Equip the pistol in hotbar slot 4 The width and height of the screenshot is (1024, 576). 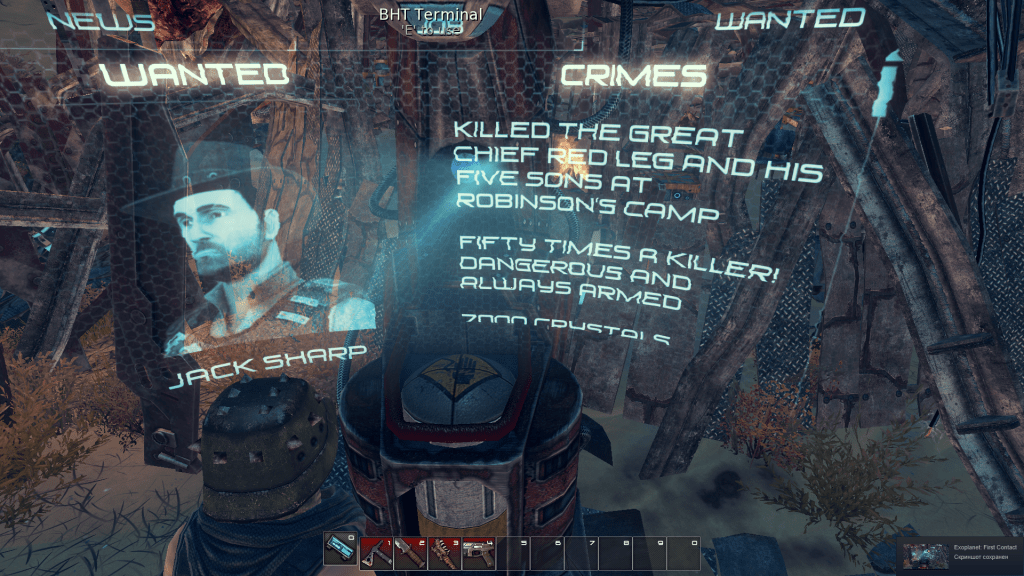478,553
